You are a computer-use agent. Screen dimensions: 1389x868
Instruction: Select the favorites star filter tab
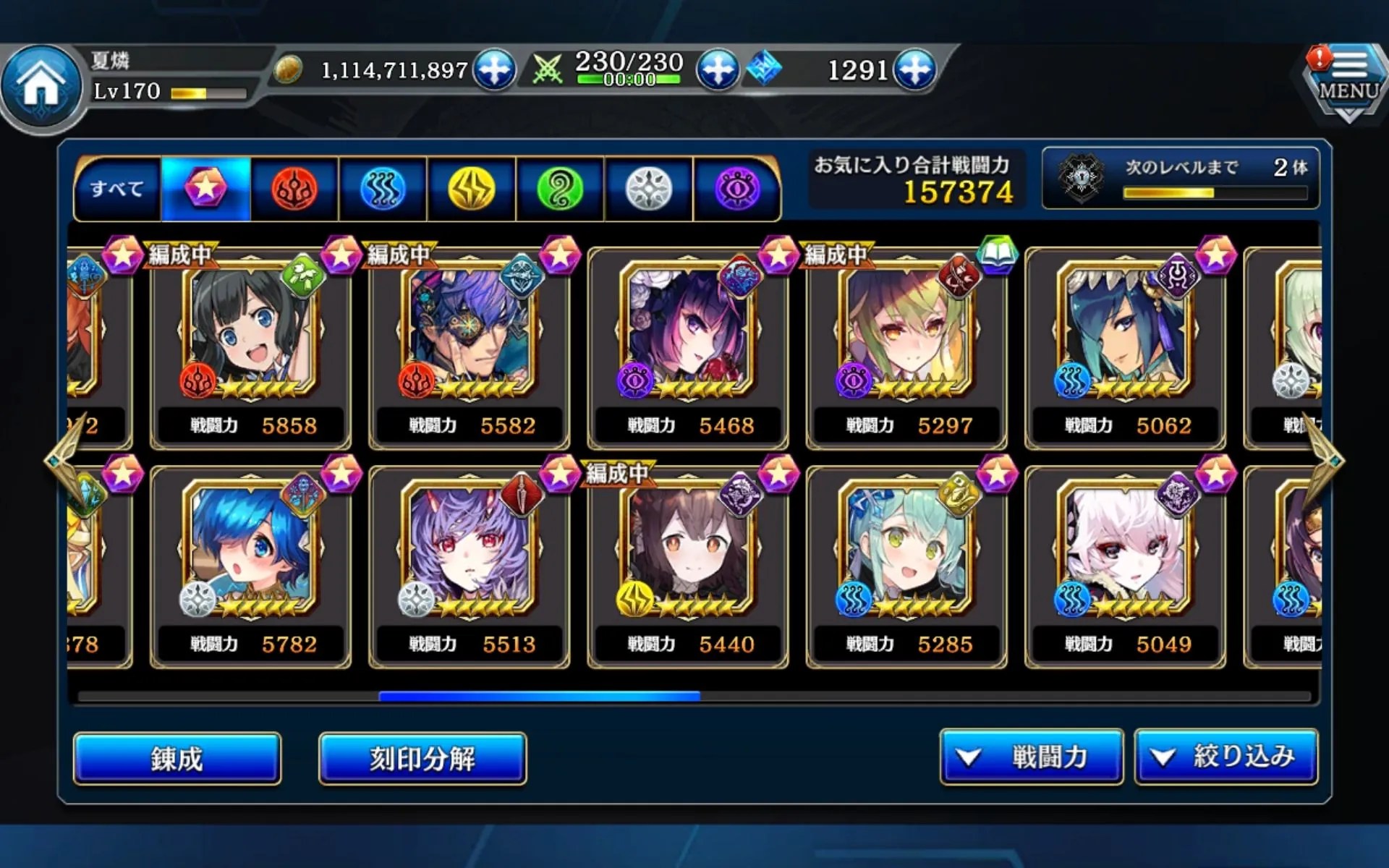pos(206,190)
